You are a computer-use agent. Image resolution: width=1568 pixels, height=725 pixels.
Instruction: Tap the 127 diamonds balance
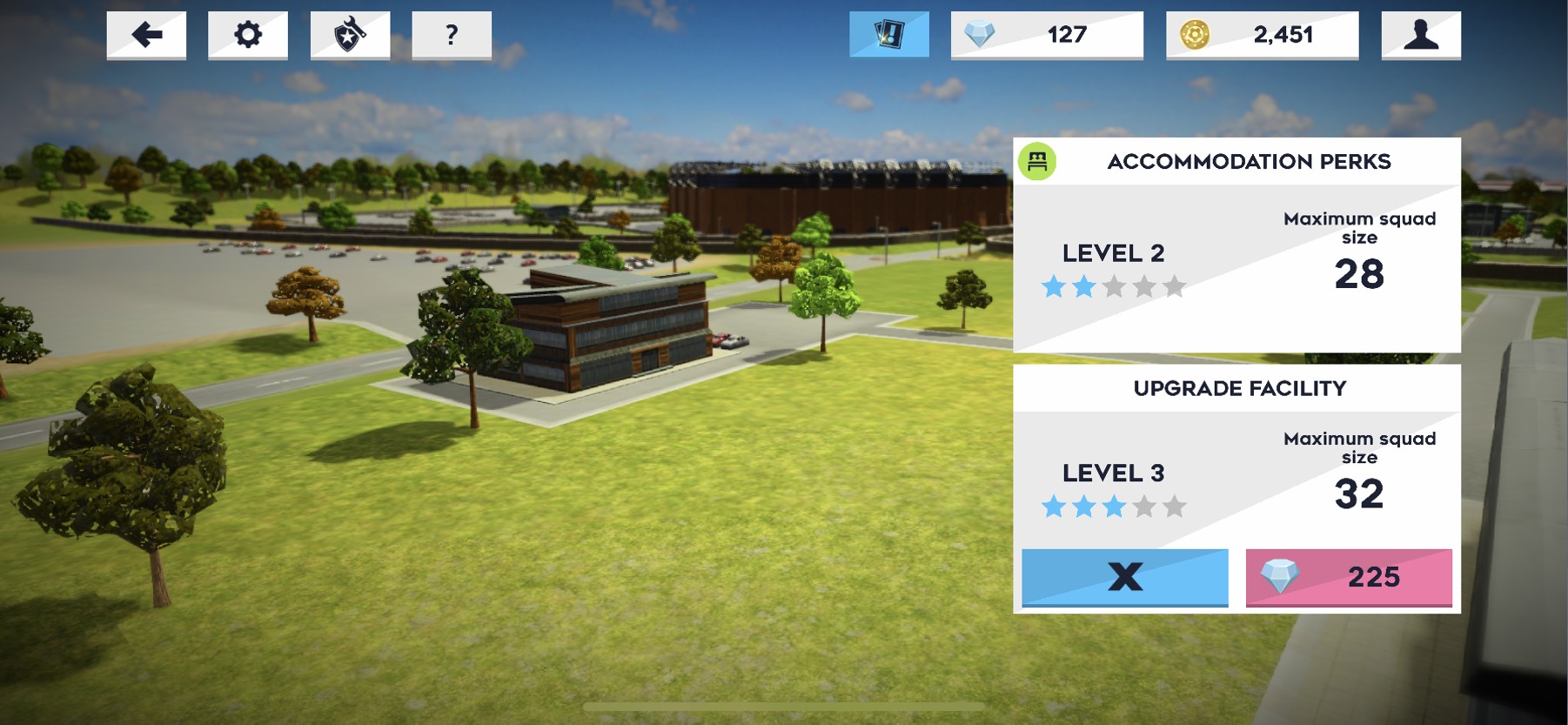[1047, 35]
